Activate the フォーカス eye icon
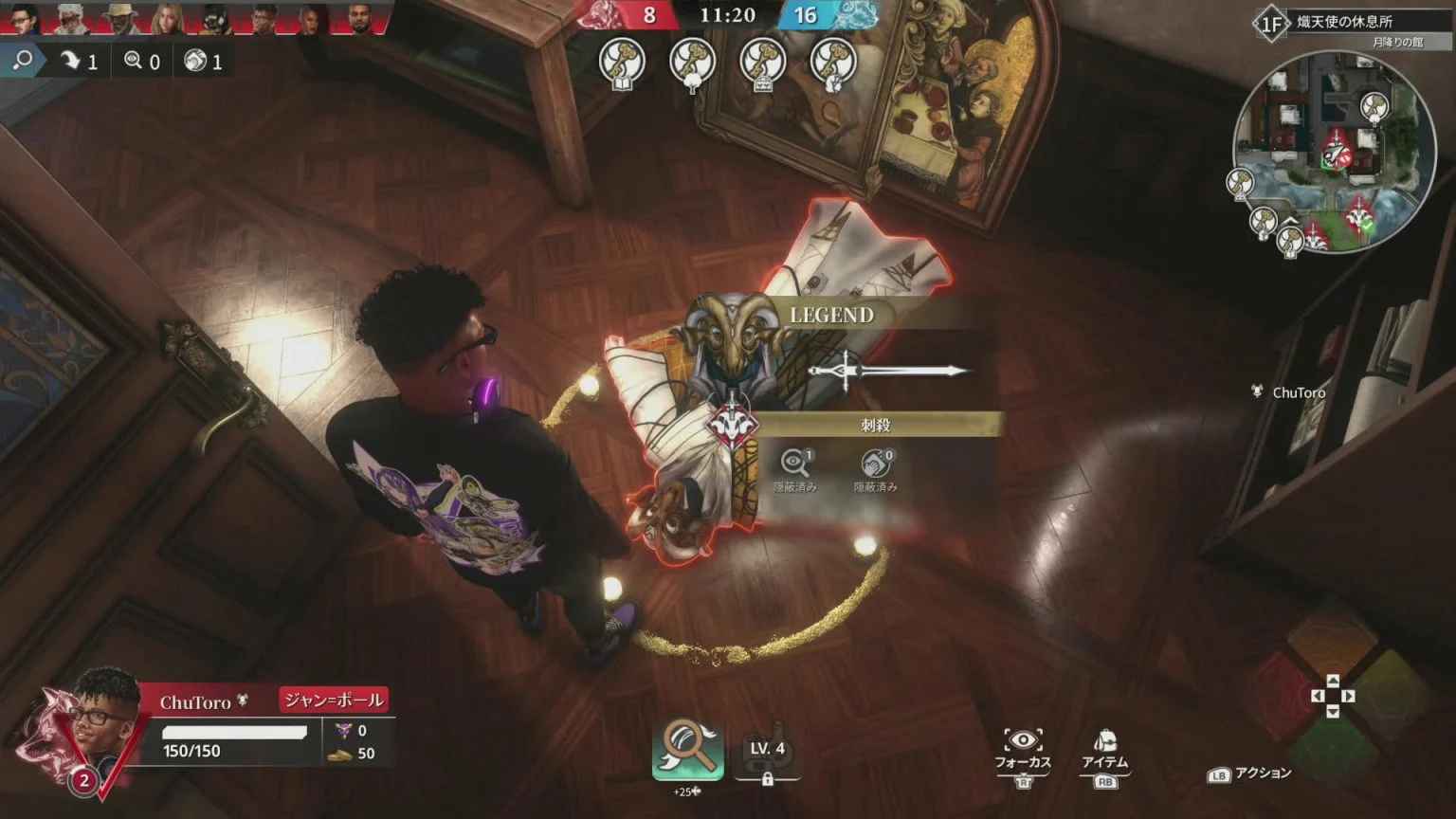Screen dimensions: 1456x819 point(1023,742)
